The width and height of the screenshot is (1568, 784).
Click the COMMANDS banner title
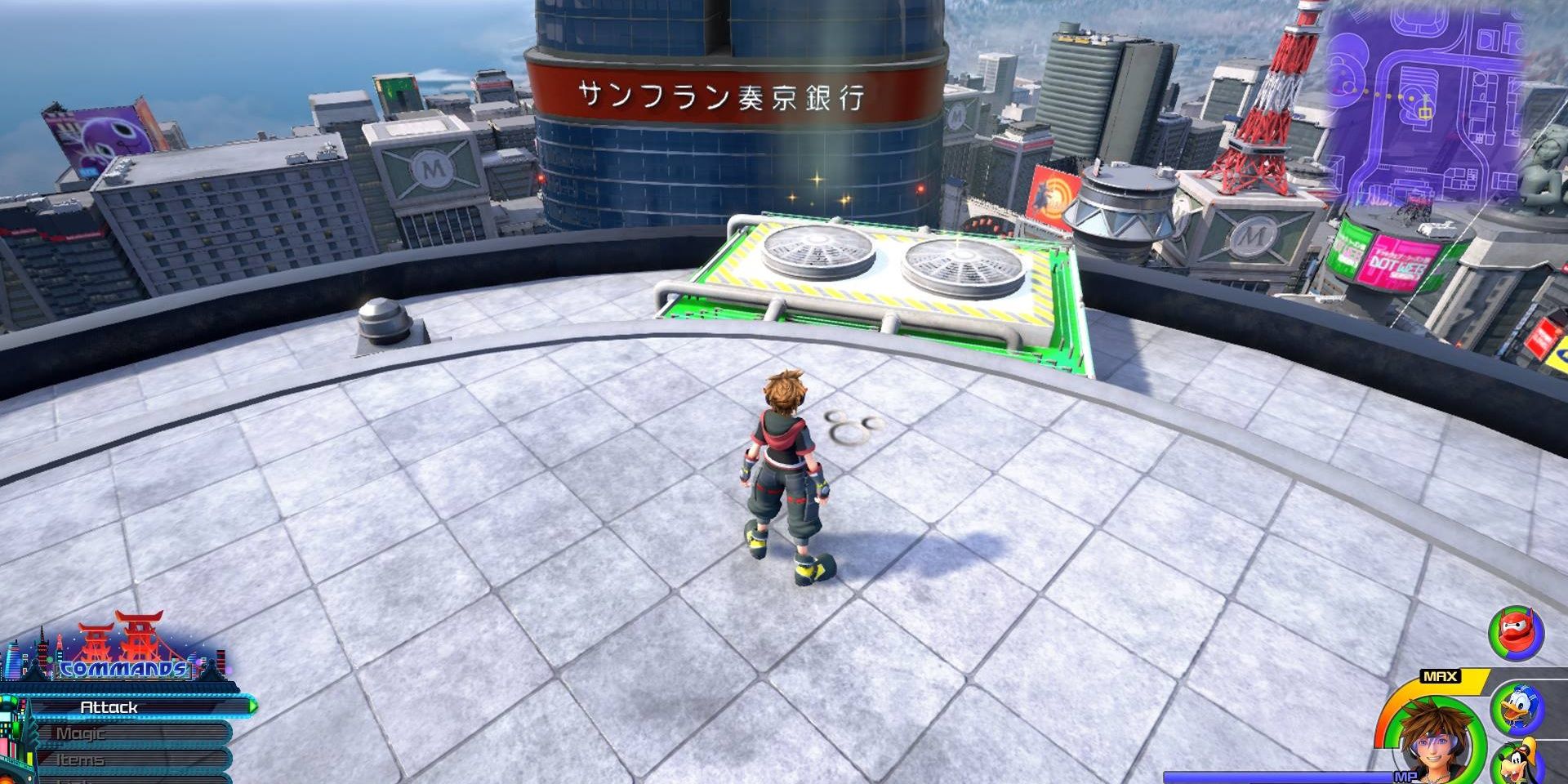(122, 670)
